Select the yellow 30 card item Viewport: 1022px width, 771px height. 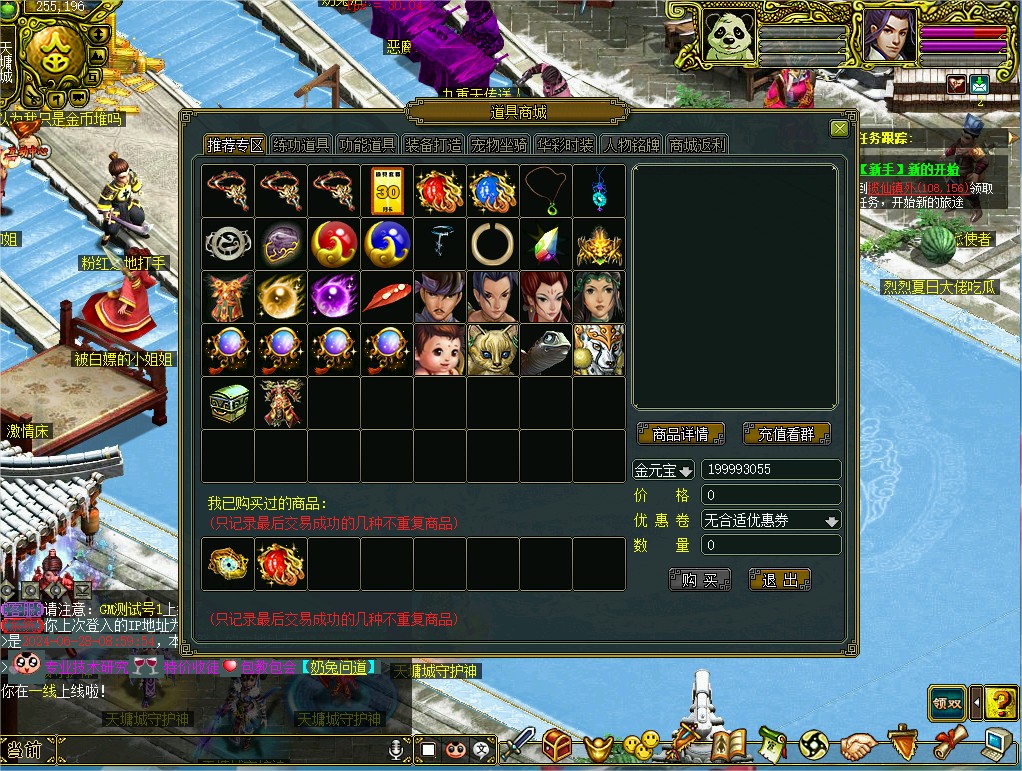tap(387, 190)
